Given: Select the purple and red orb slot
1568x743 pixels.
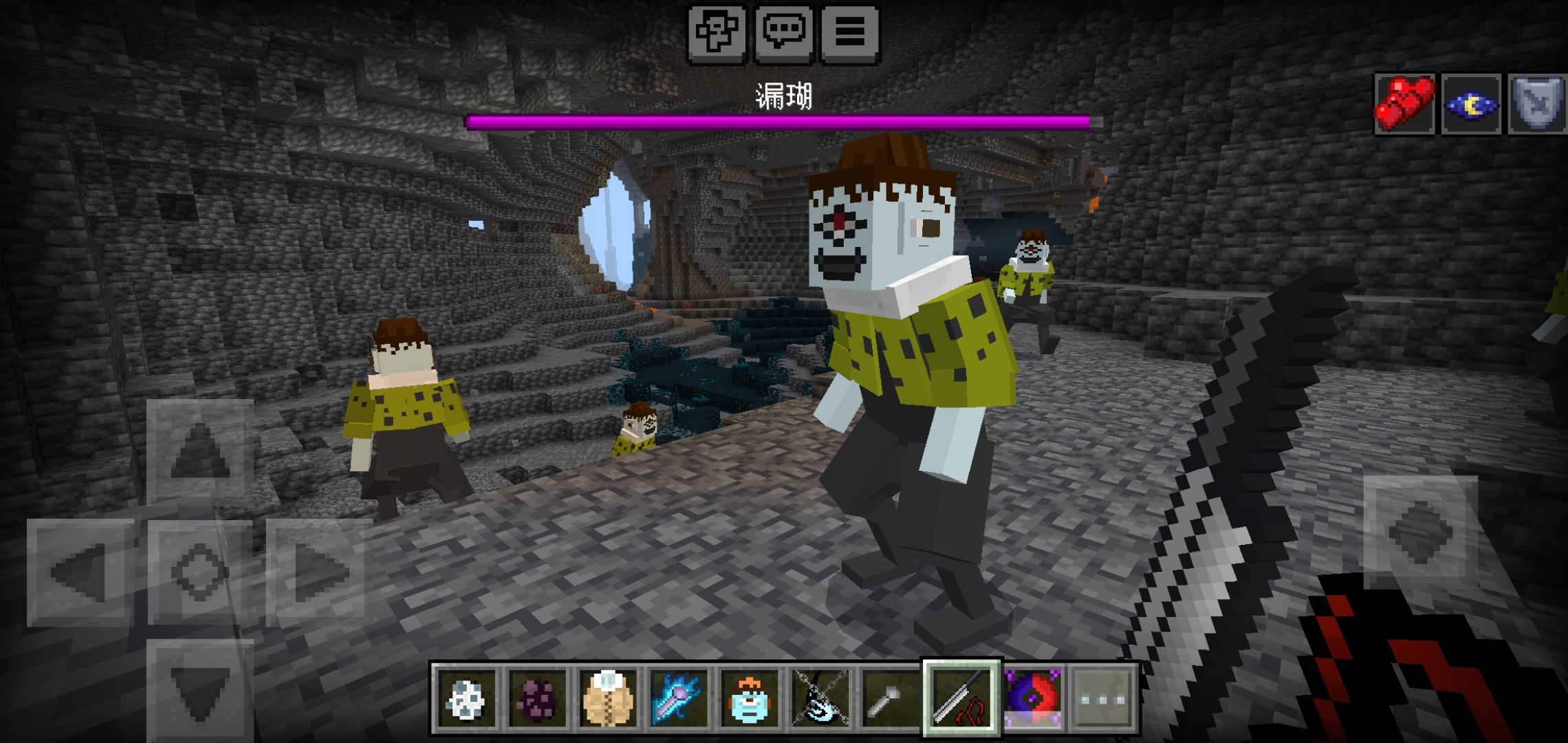Looking at the screenshot, I should [1032, 698].
